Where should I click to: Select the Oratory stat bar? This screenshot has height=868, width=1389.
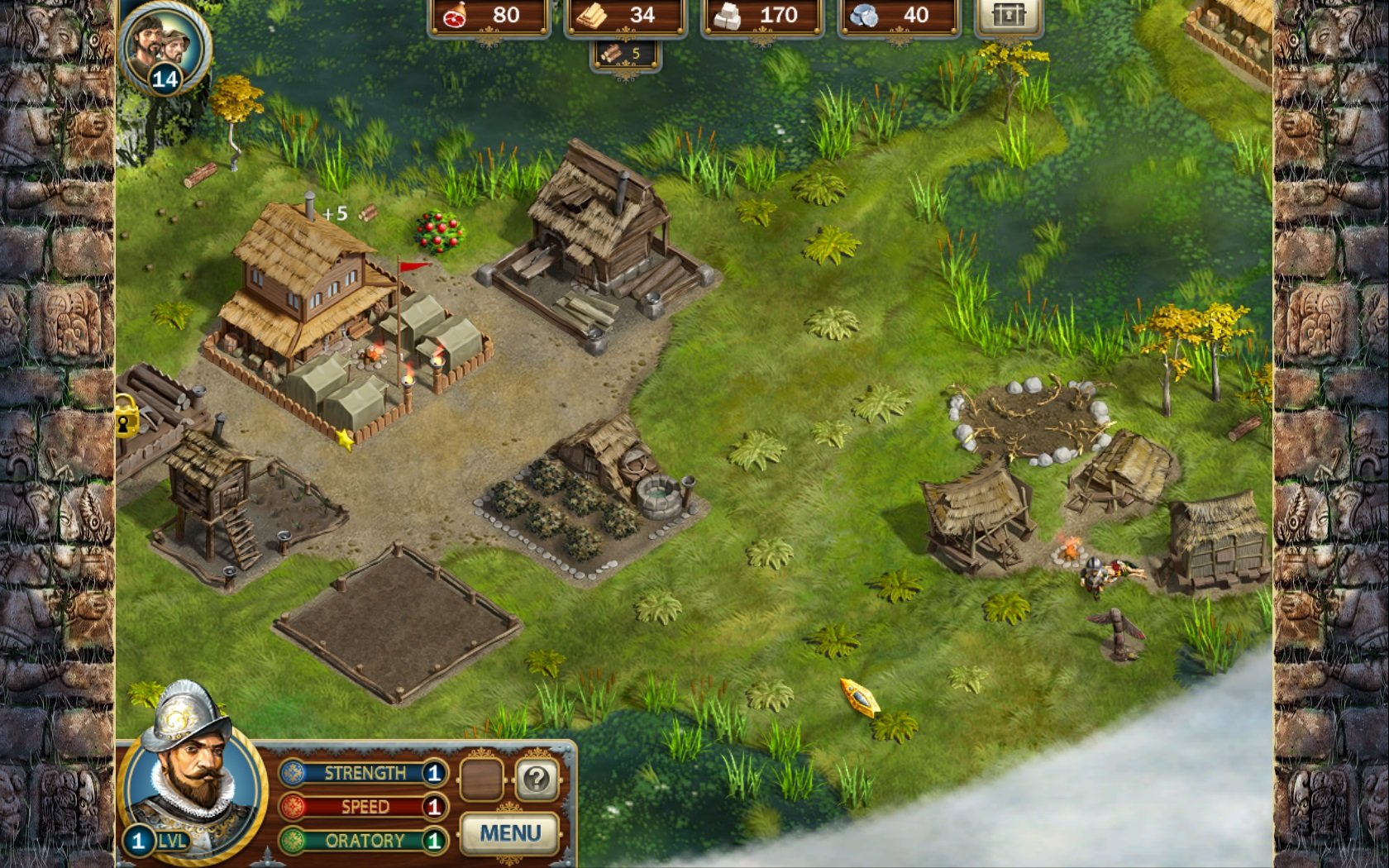click(363, 841)
